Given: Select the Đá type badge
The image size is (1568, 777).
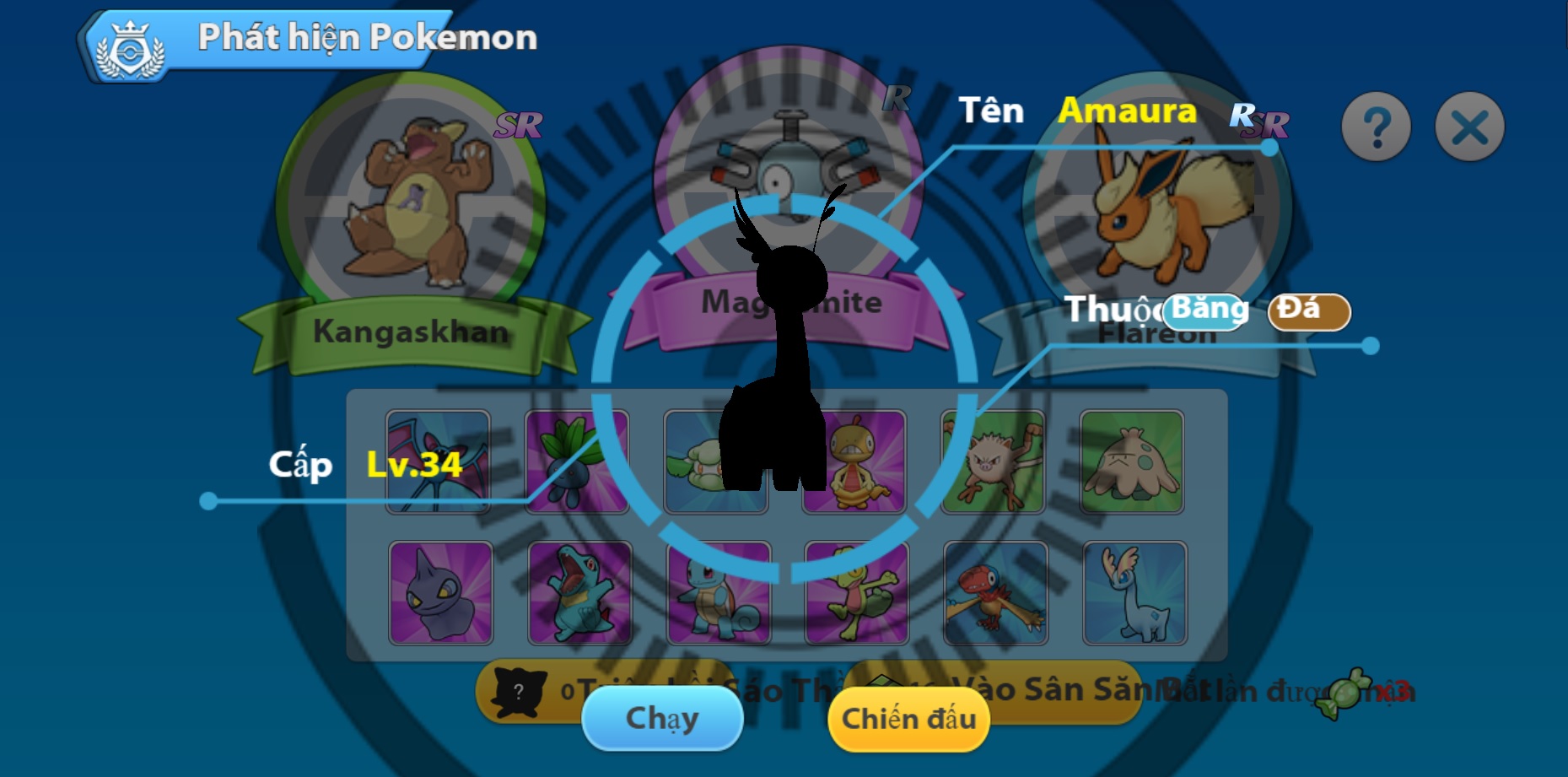Looking at the screenshot, I should pyautogui.click(x=1308, y=311).
